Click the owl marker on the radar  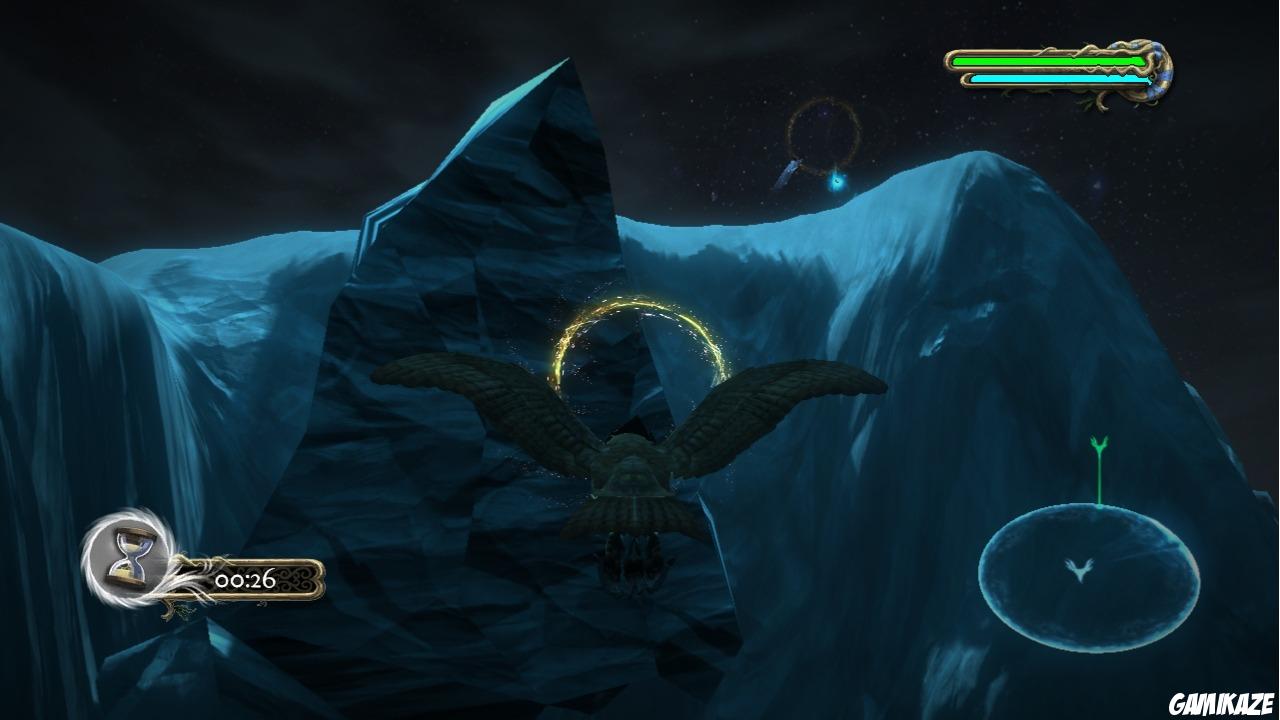[x=1078, y=569]
